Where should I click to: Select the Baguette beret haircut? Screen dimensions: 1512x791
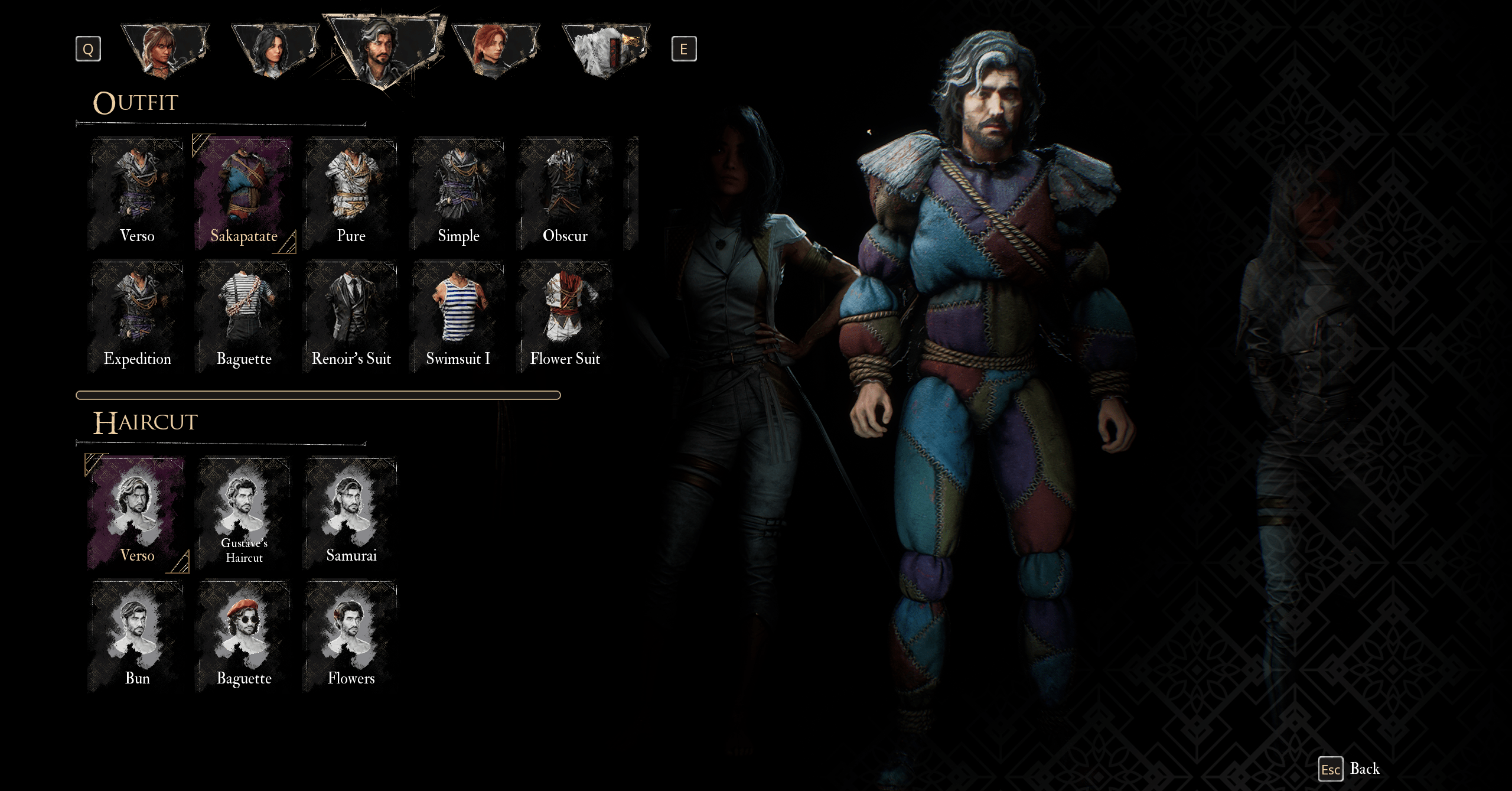pyautogui.click(x=244, y=636)
